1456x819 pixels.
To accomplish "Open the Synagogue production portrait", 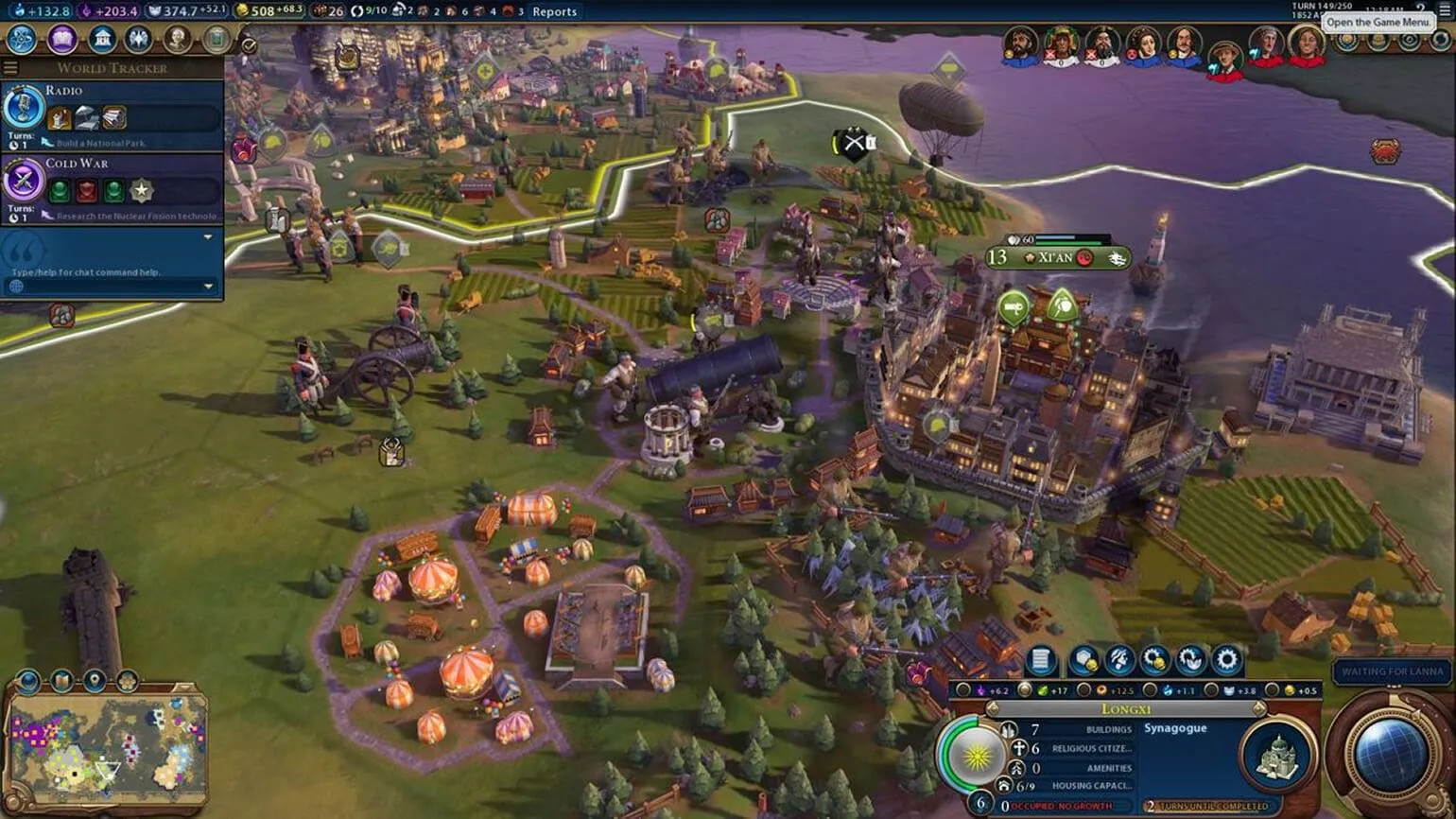I will [x=1278, y=756].
